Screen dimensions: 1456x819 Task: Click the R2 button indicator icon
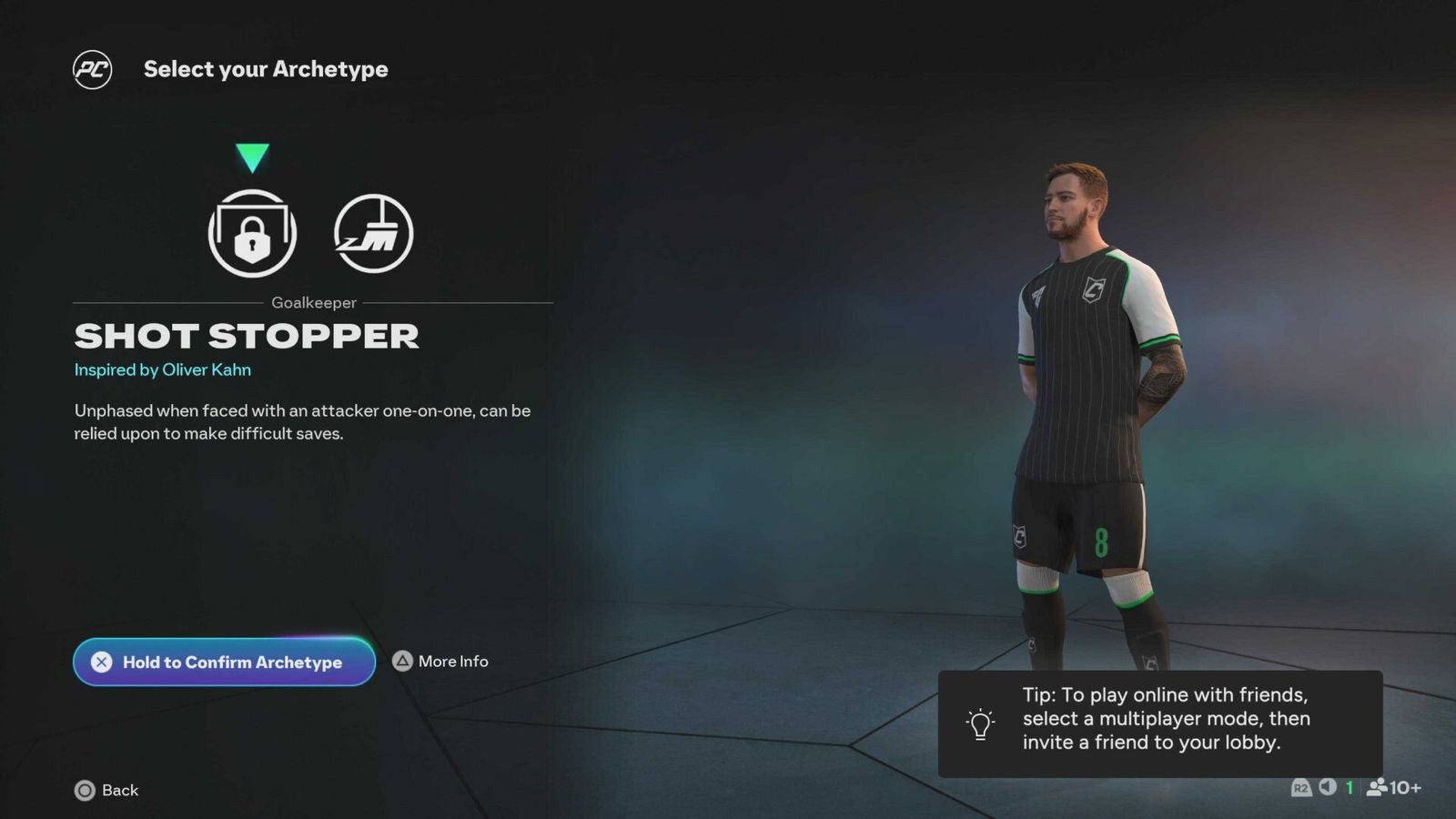[x=1303, y=789]
